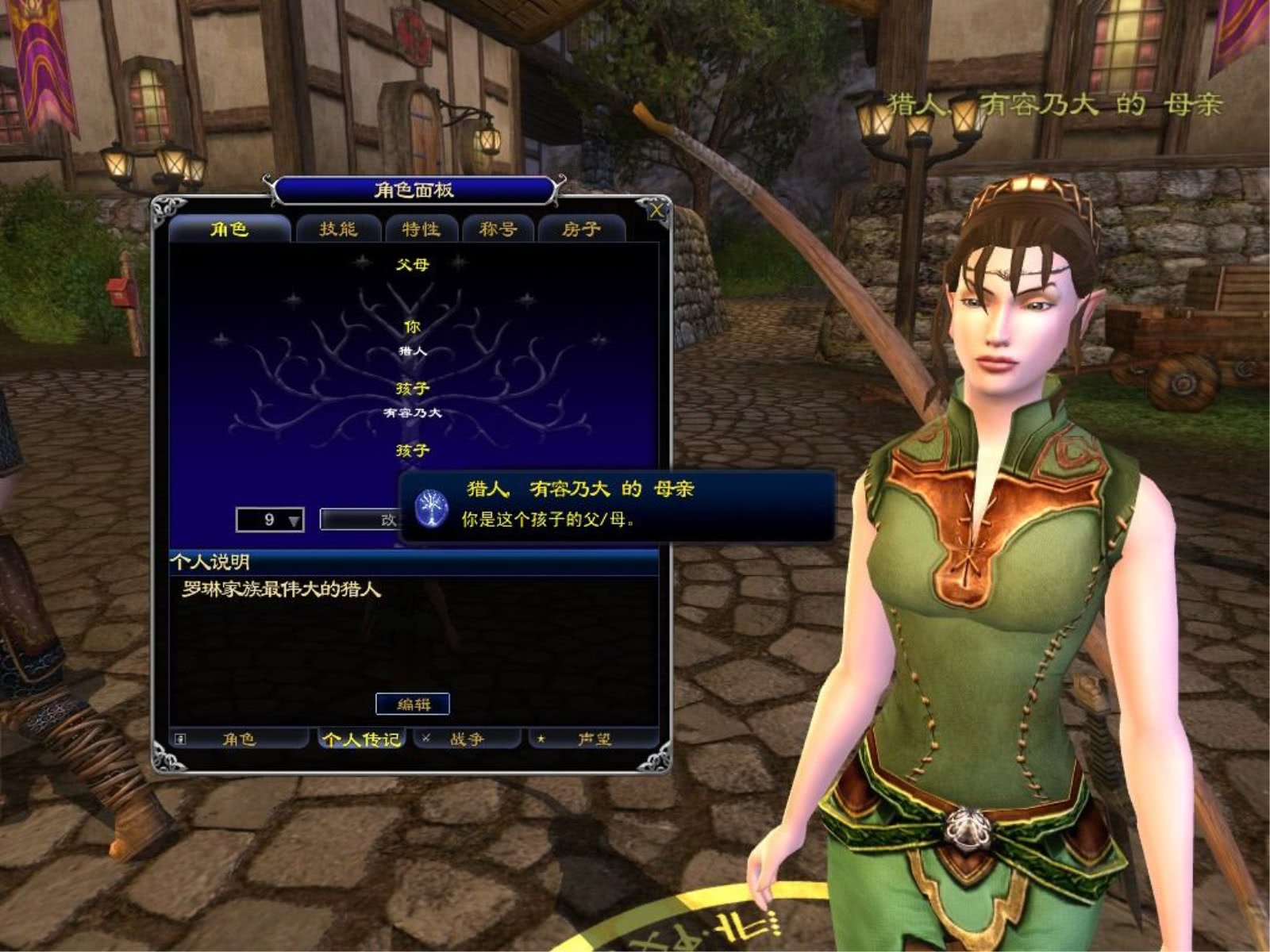Image resolution: width=1270 pixels, height=952 pixels.
Task: Switch to the 声望 tab at the bottom
Action: [596, 739]
